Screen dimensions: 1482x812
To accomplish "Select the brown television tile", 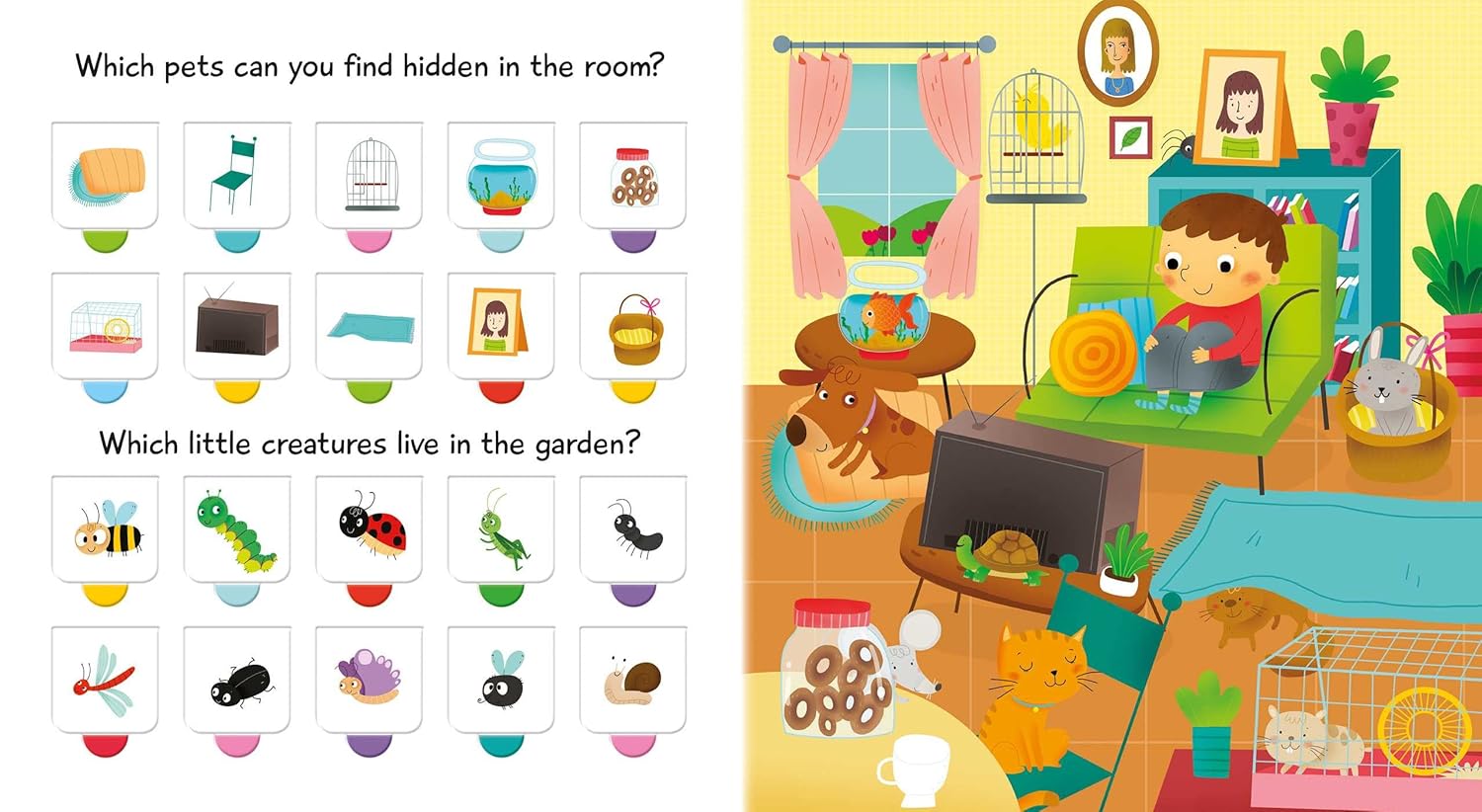I will point(237,325).
